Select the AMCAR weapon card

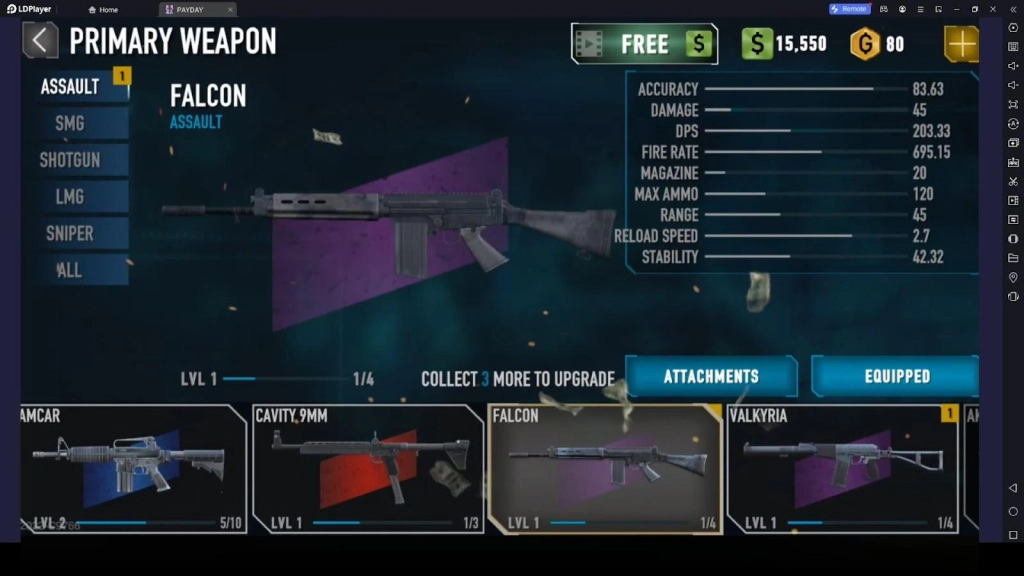[132, 468]
